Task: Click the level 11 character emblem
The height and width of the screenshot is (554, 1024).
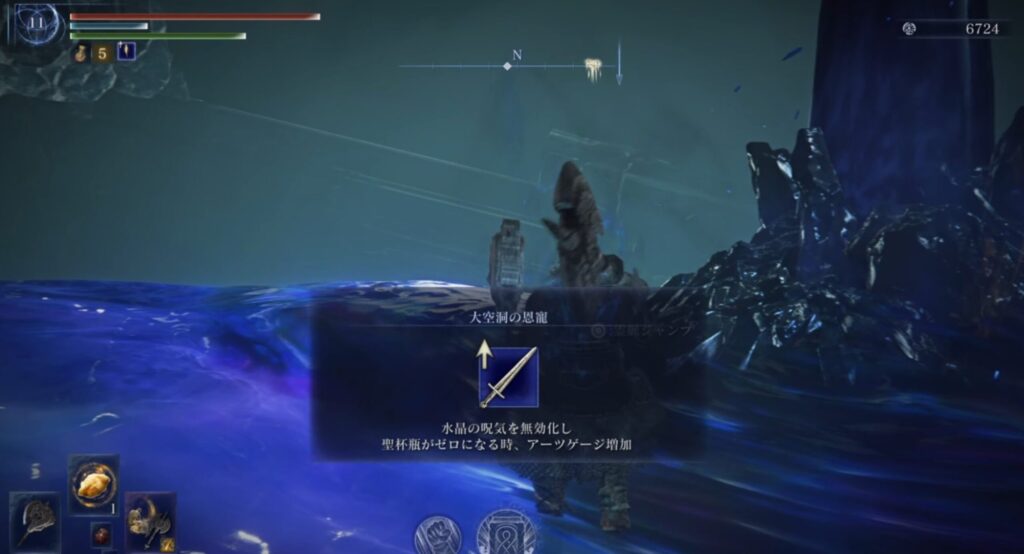Action: (x=35, y=24)
